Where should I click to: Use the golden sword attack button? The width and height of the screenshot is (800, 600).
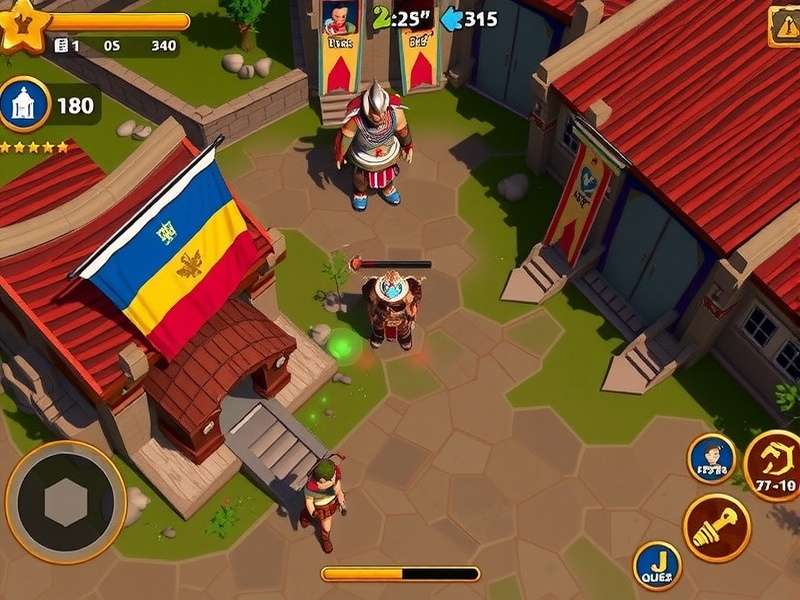[716, 527]
